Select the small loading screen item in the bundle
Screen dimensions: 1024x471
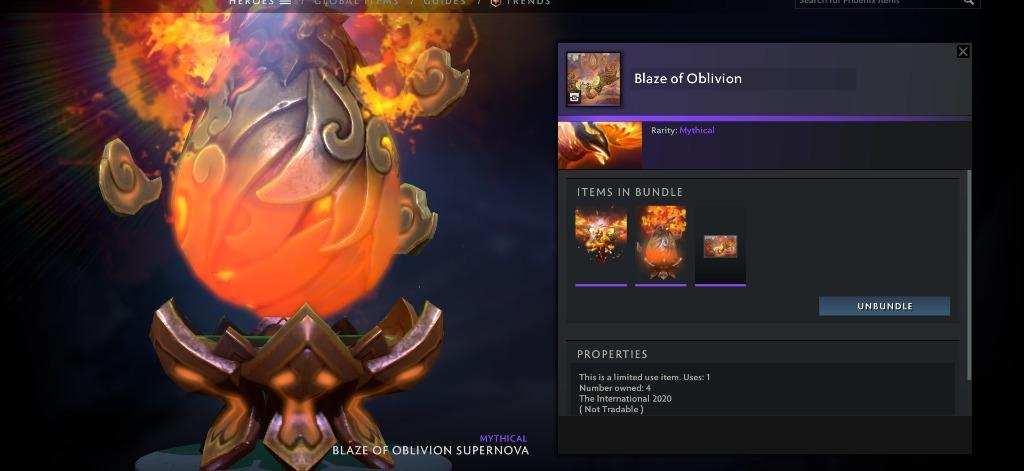point(720,245)
